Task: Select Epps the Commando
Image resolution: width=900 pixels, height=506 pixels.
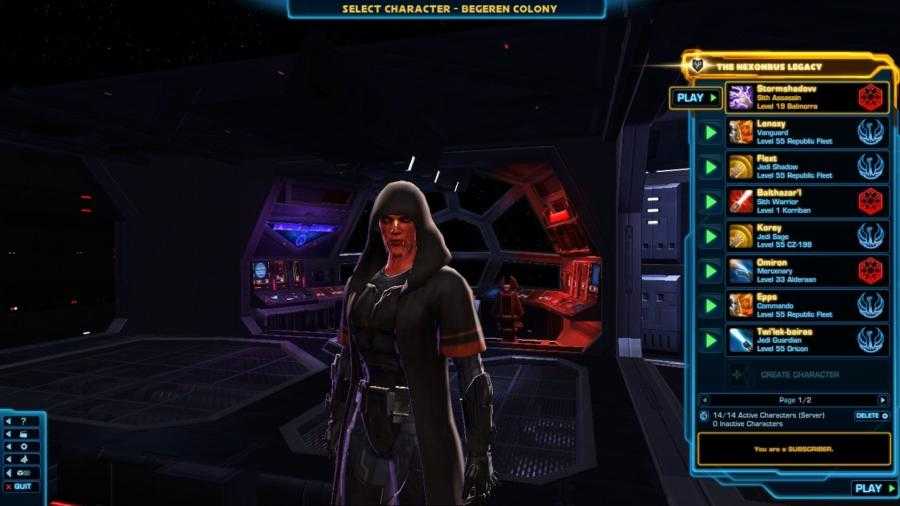Action: (790, 305)
